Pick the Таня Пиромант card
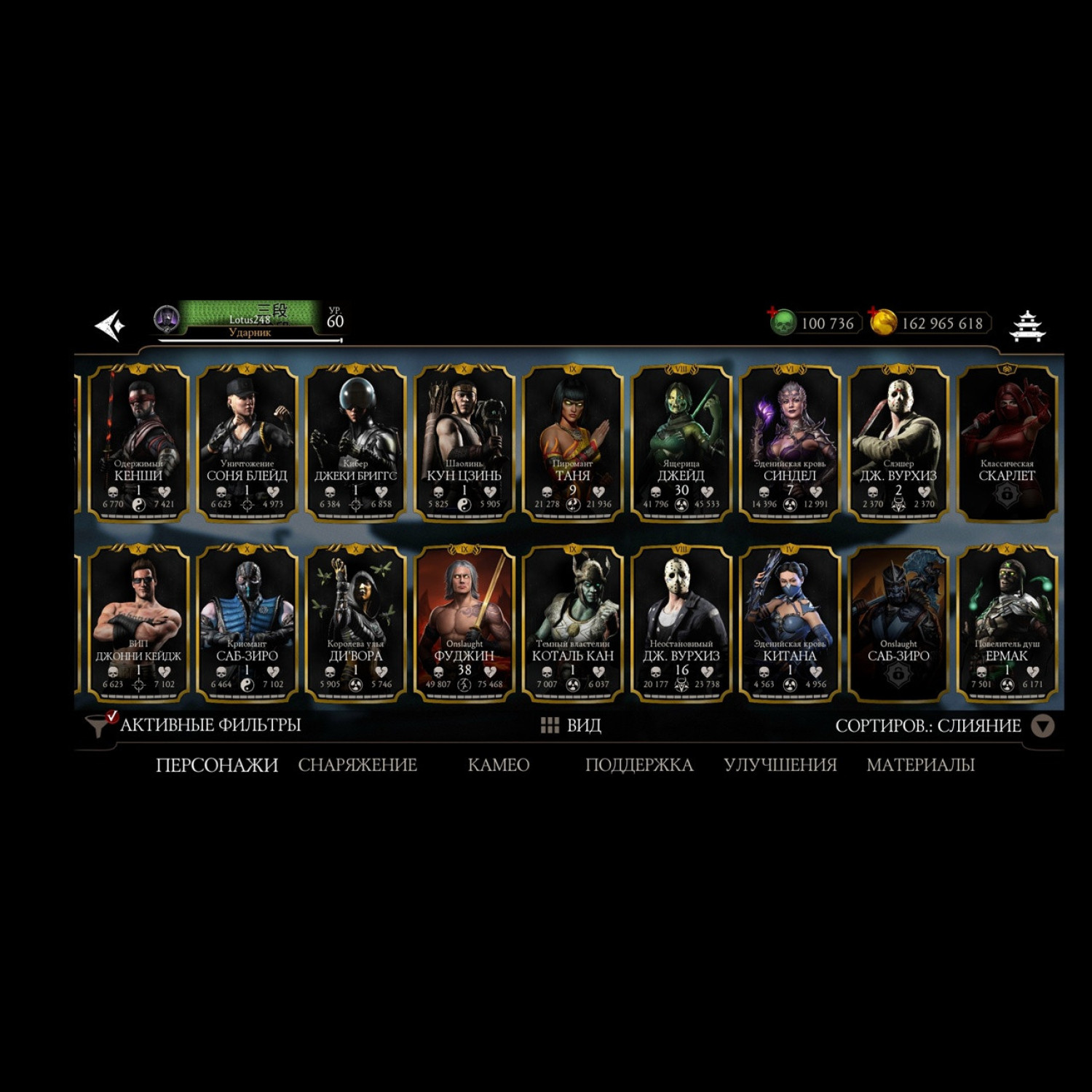The height and width of the screenshot is (1092, 1092). 572,443
